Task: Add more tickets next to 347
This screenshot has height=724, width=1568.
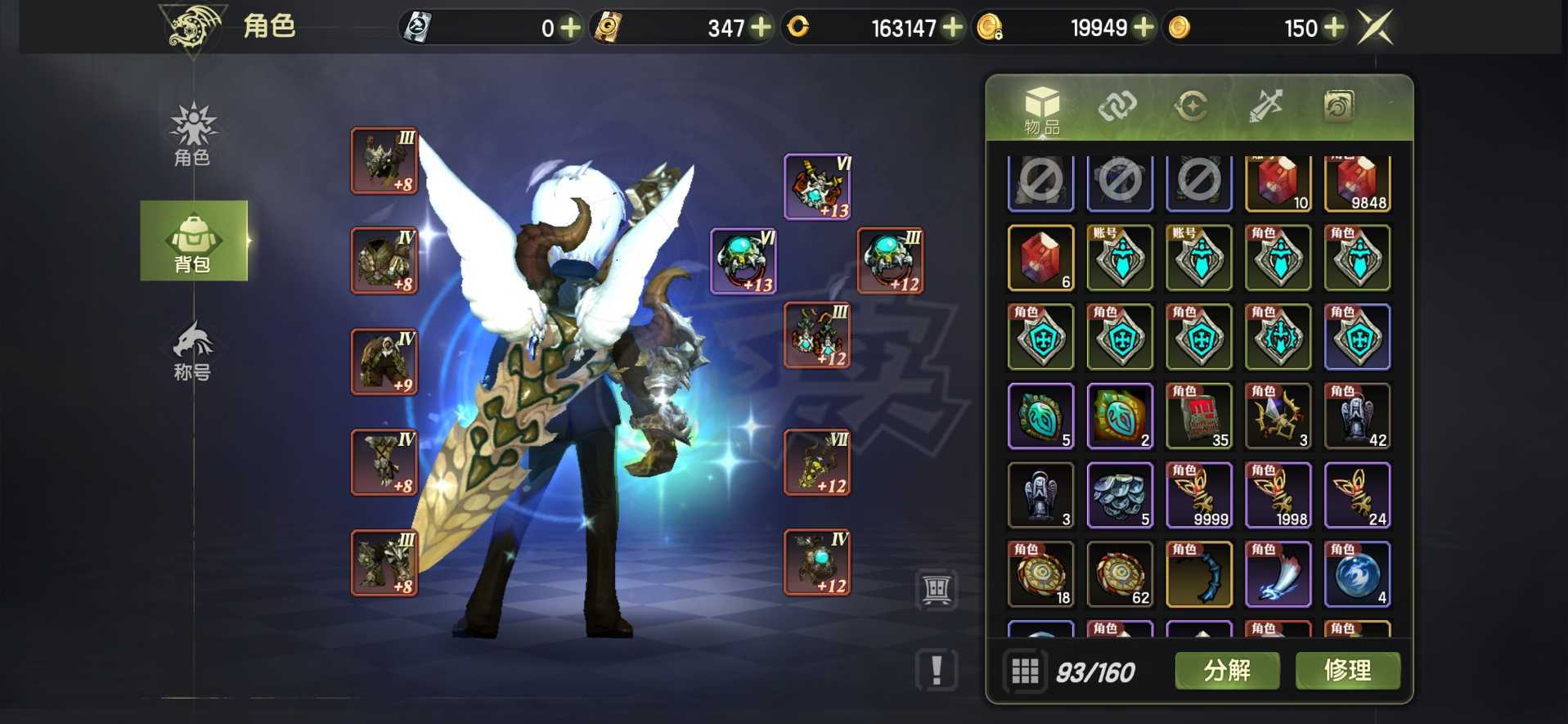Action: coord(761,28)
